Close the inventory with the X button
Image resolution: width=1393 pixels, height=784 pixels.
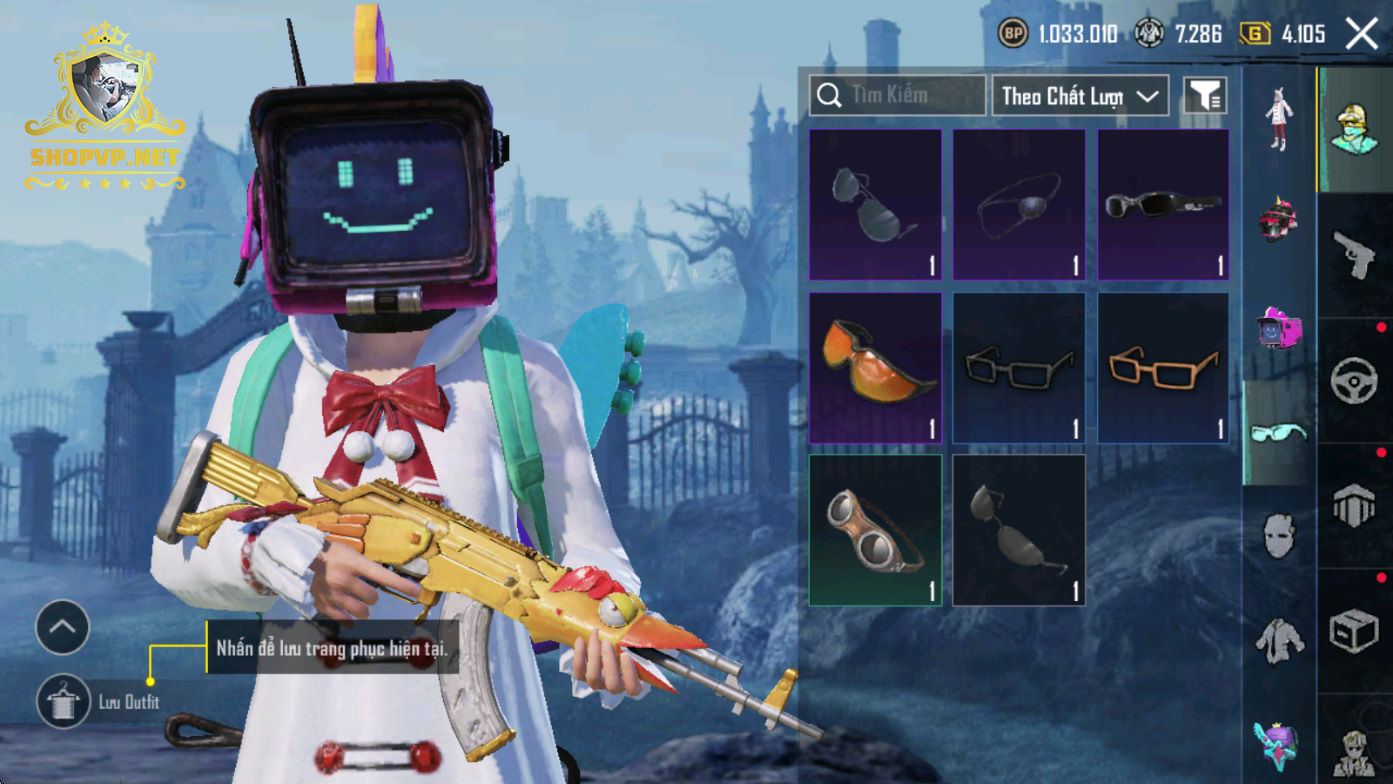[x=1361, y=34]
